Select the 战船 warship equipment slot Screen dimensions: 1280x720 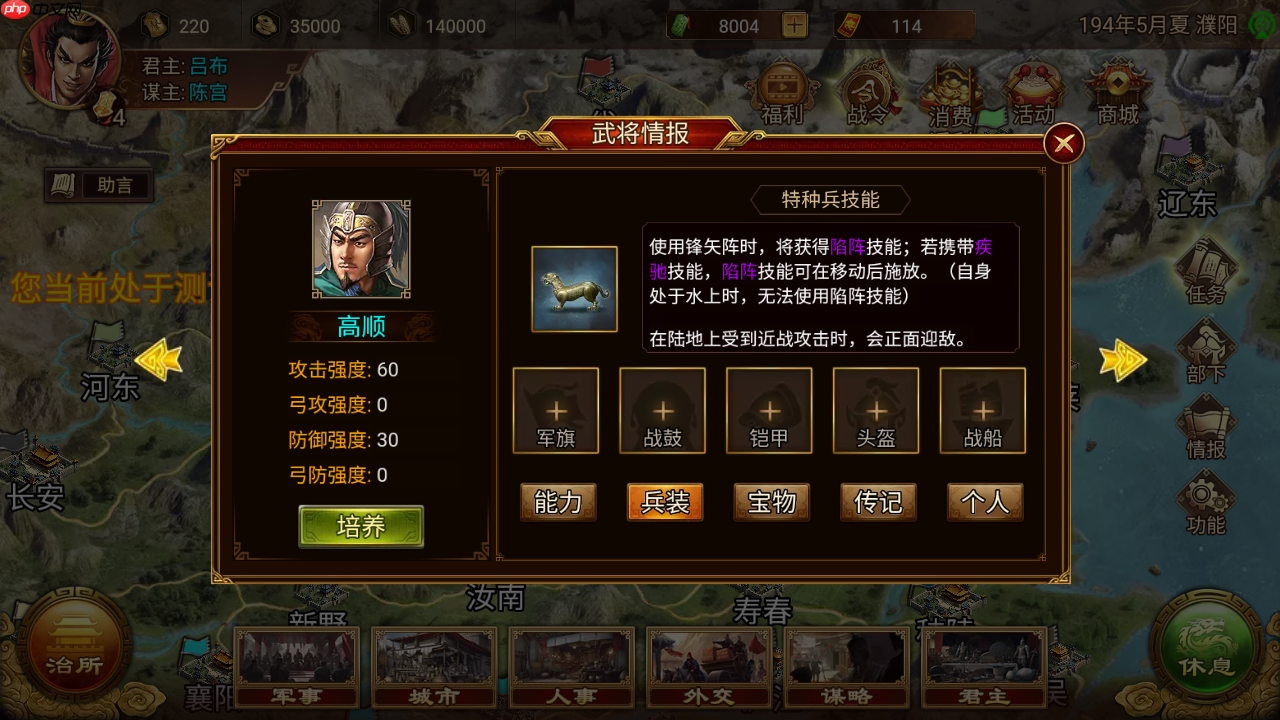click(x=982, y=410)
